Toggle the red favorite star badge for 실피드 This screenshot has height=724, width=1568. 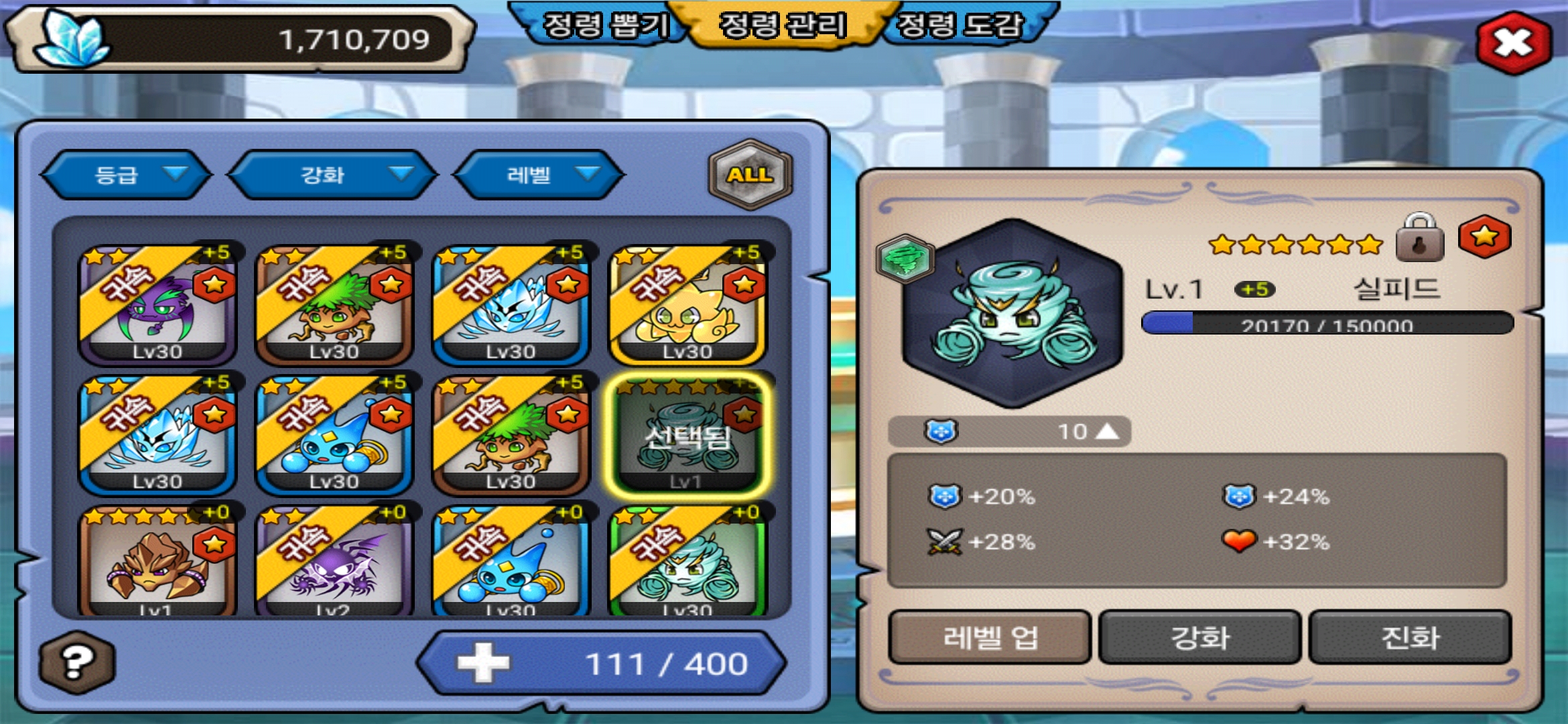[1484, 237]
